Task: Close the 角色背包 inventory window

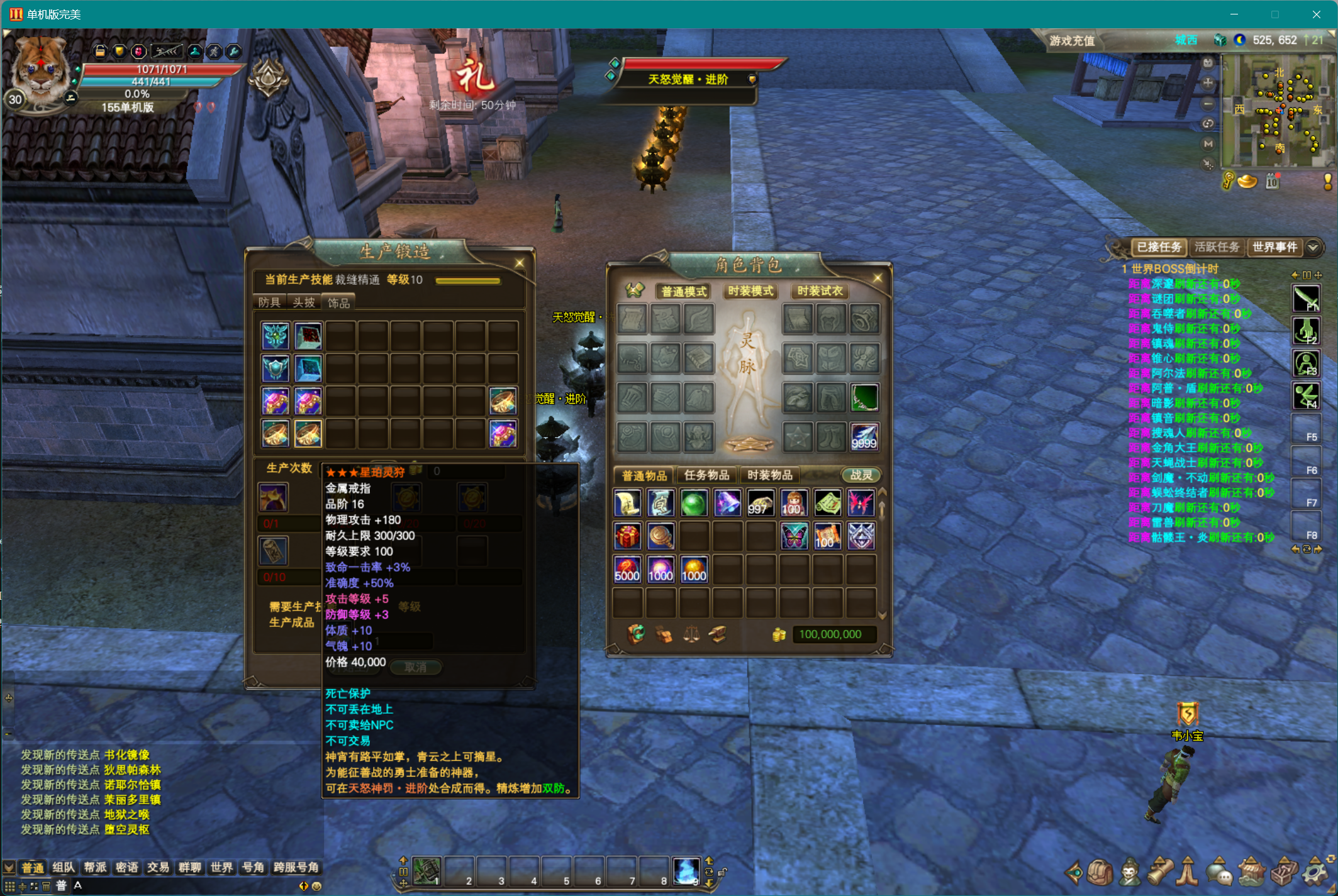Action: 878,277
